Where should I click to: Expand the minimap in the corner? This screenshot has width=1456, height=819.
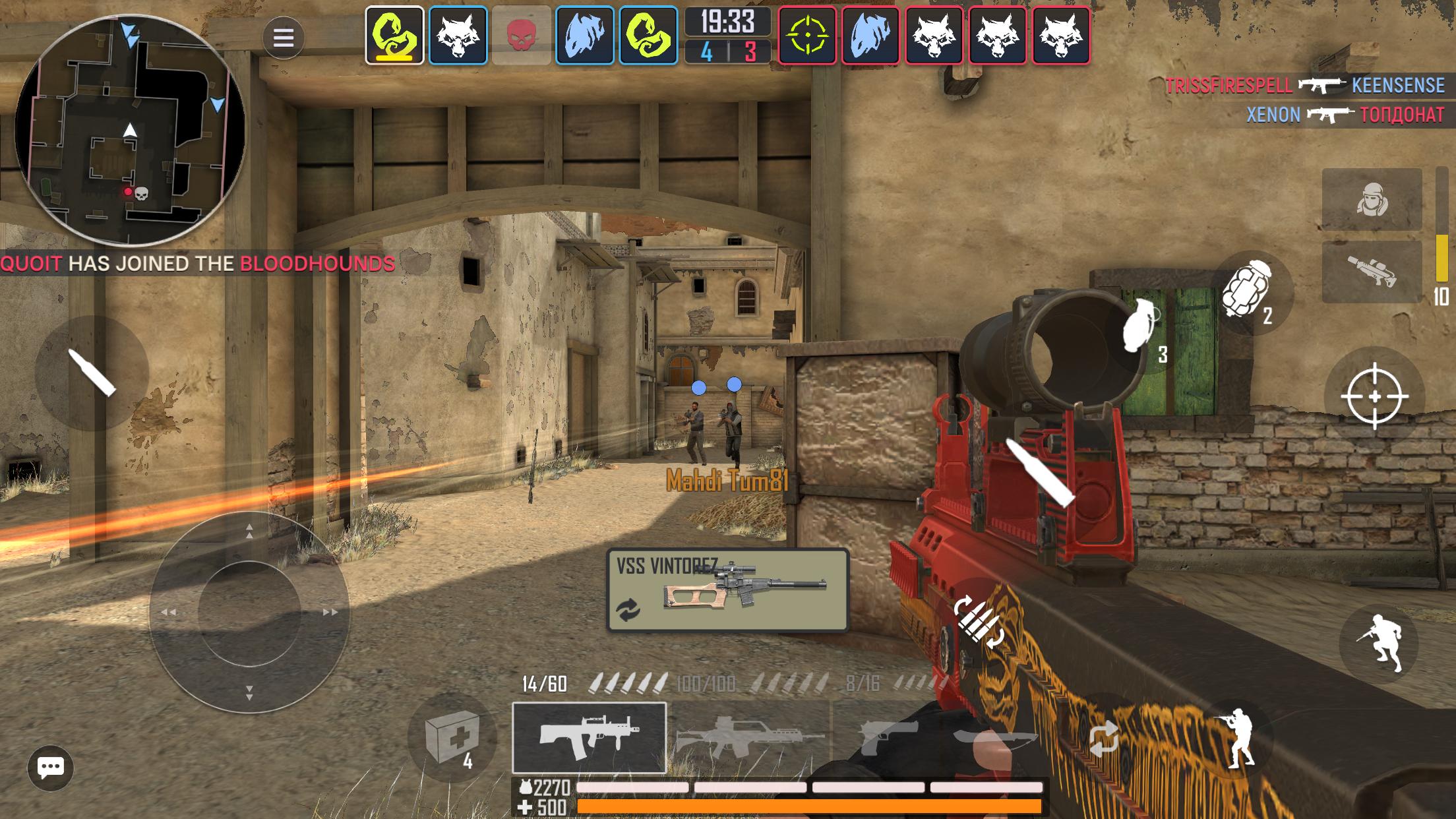[x=129, y=132]
